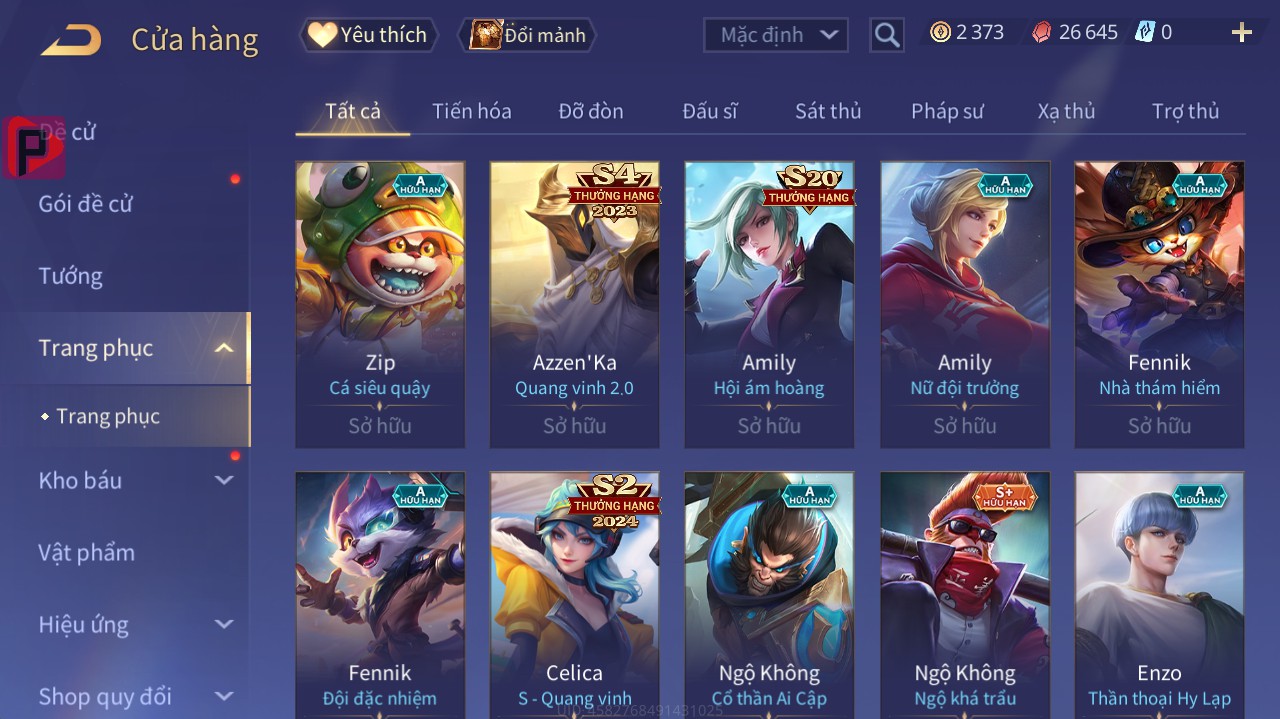
Task: Open the Tướng shop section
Action: (70, 276)
